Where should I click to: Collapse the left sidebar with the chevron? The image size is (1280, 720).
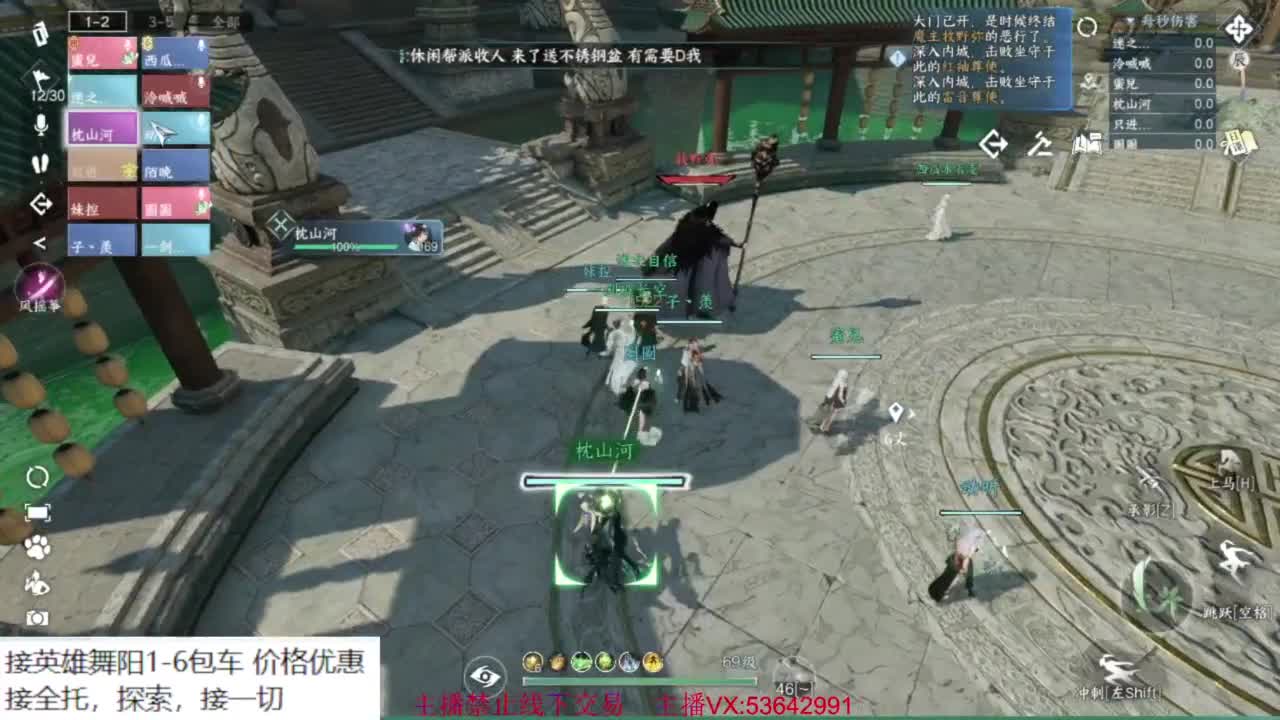tap(41, 241)
